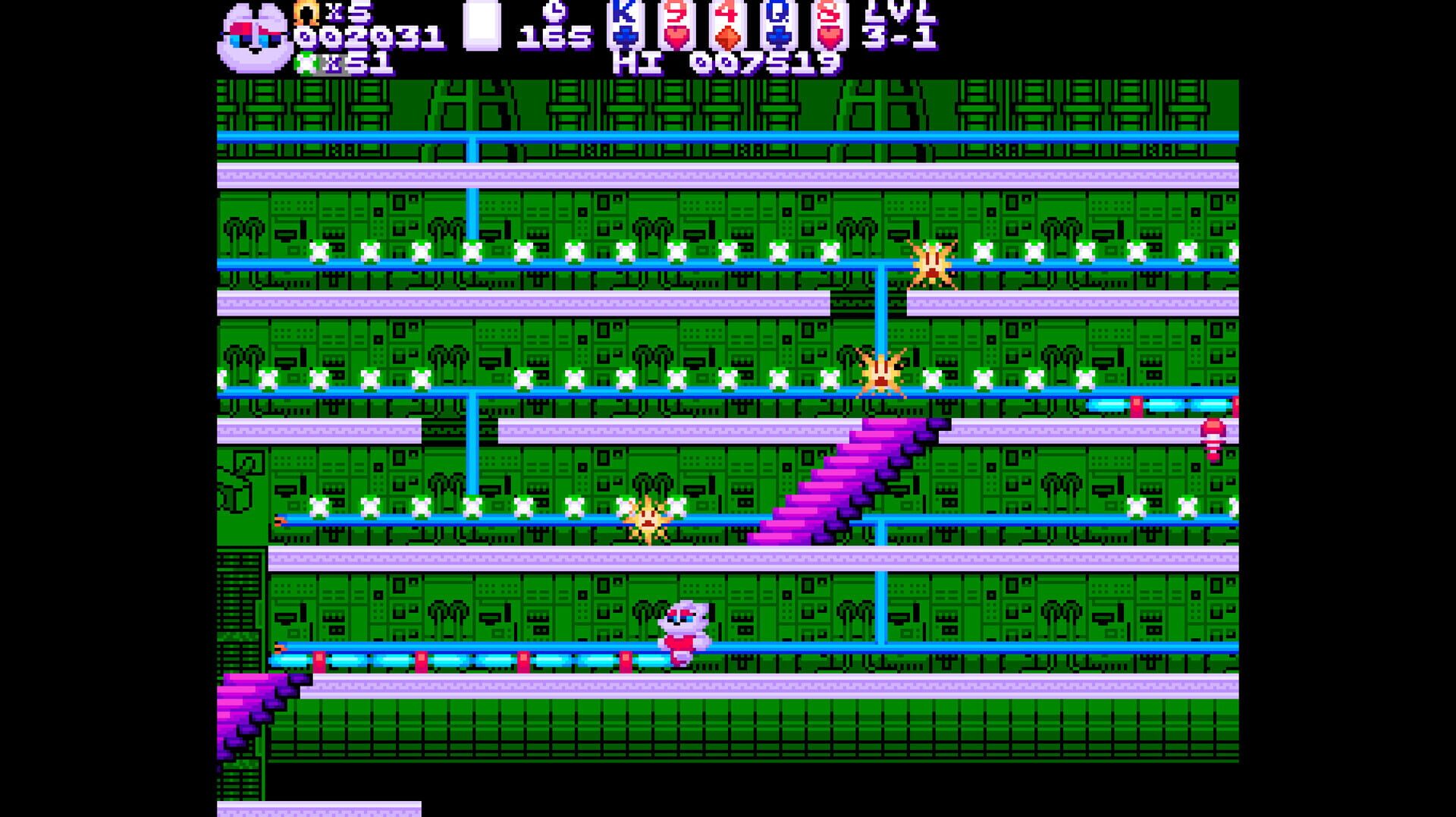Toggle the green X collectible counter
1456x817 pixels.
coord(326,64)
